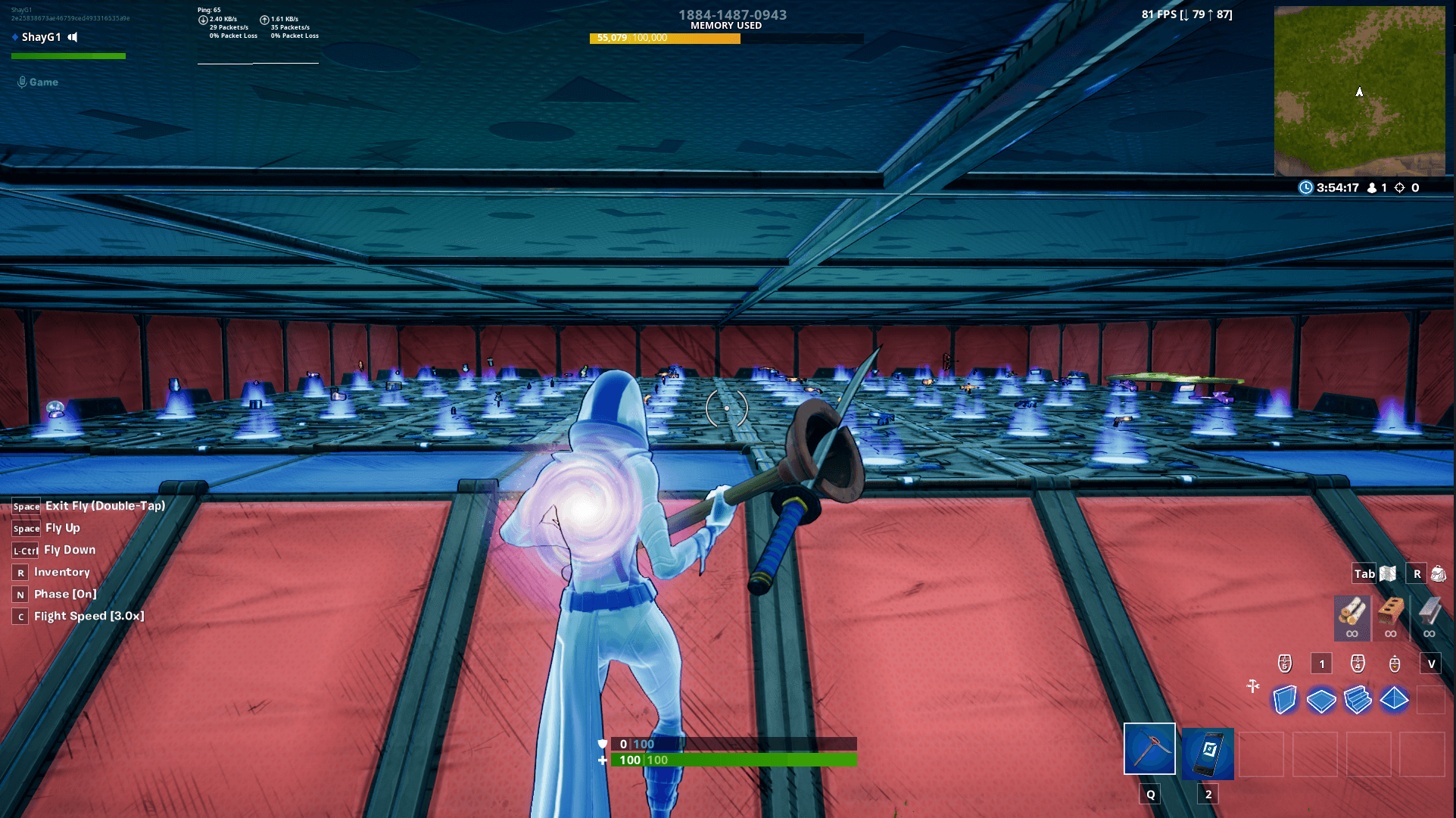Select the stairs building piece
The image size is (1456, 818).
point(1358,701)
